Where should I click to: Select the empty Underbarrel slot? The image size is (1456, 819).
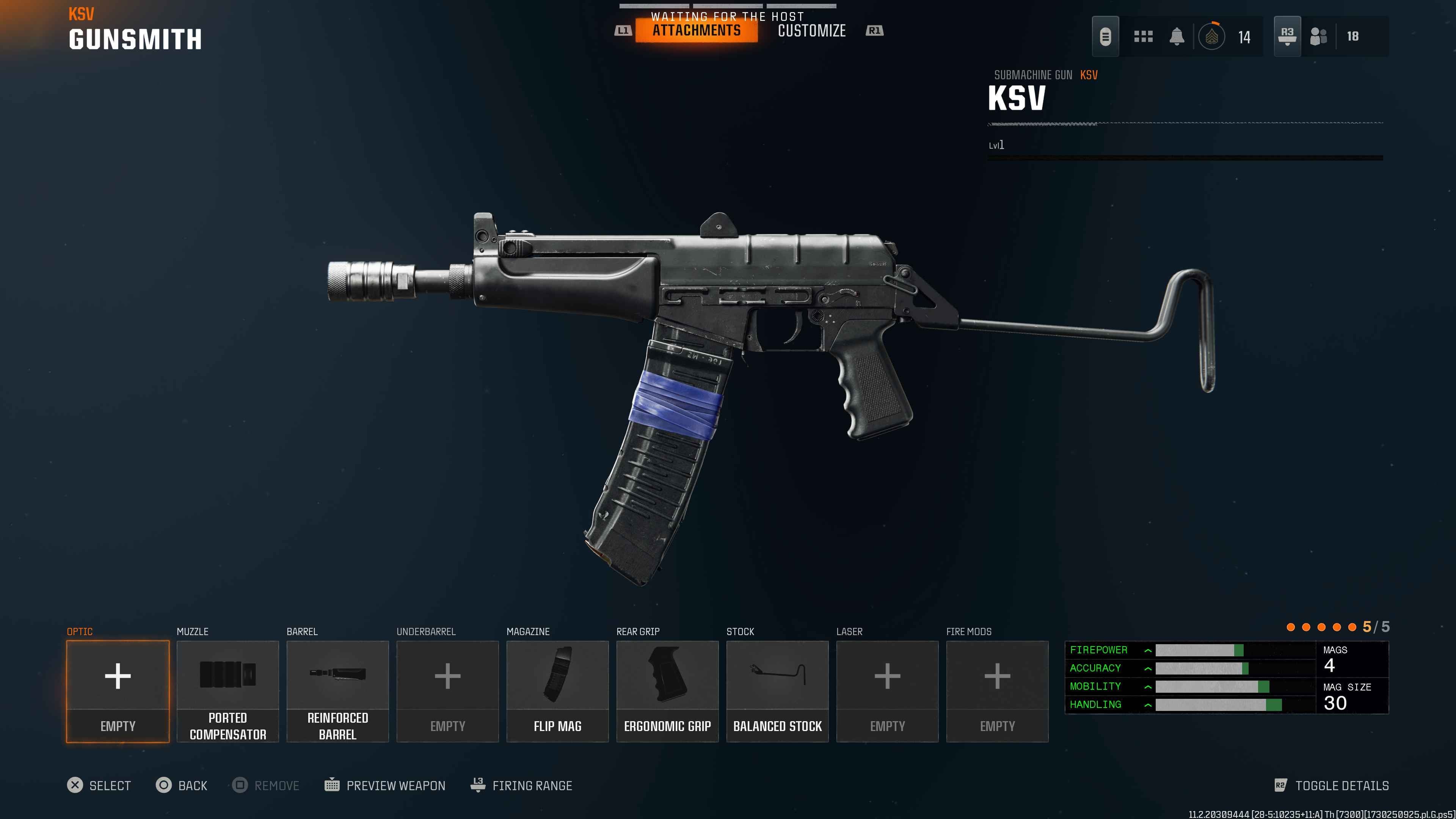coord(448,691)
